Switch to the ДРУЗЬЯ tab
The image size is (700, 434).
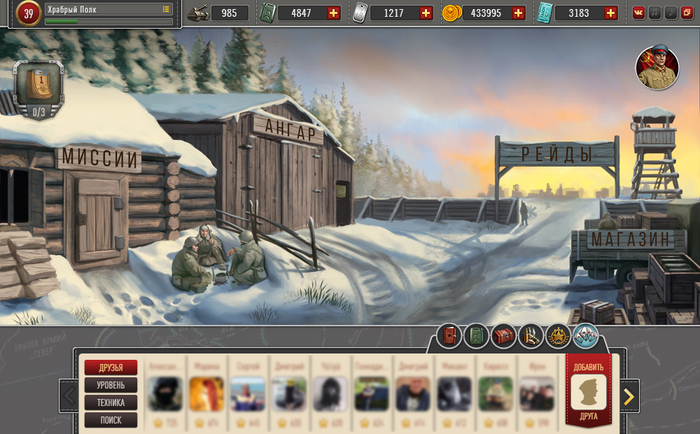click(x=111, y=368)
